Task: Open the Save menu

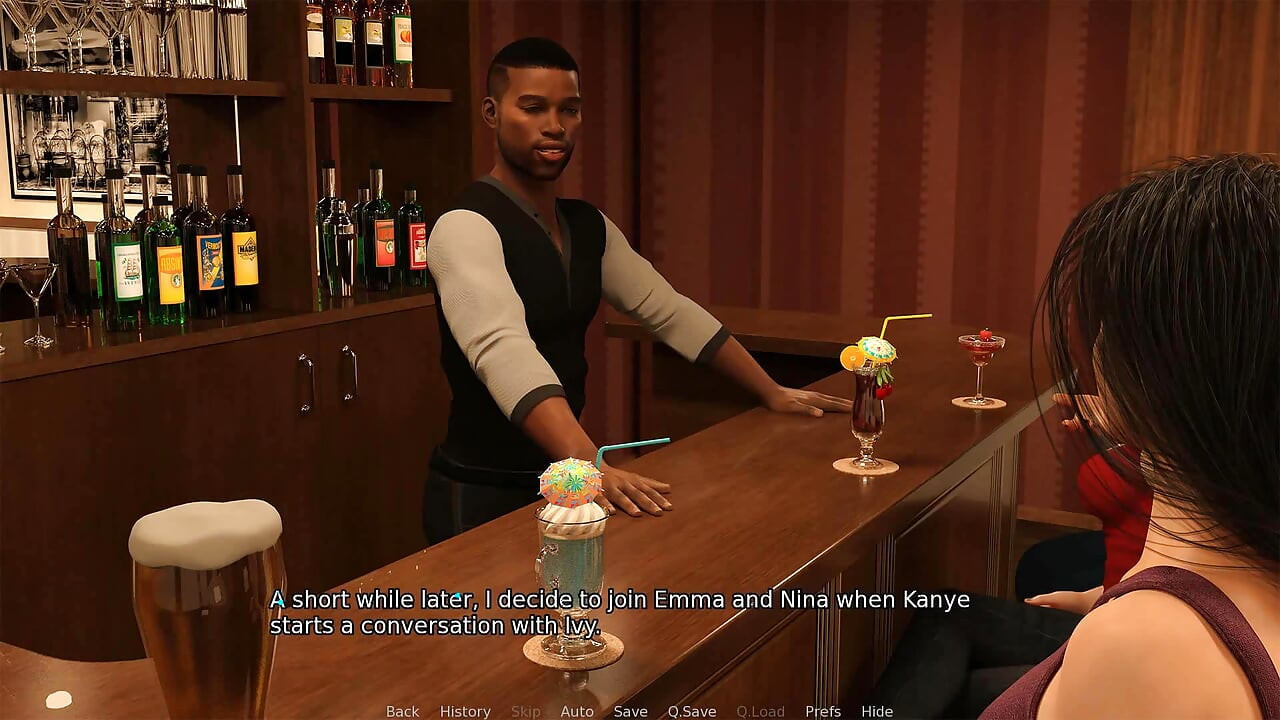Action: click(630, 711)
